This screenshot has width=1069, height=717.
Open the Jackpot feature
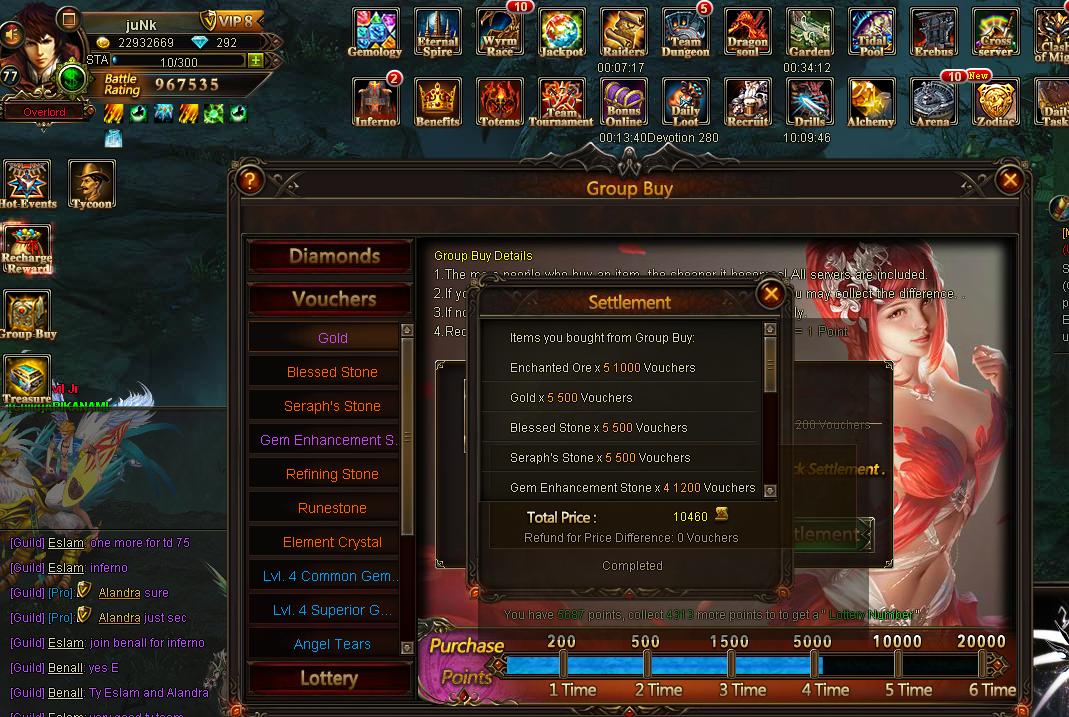tap(562, 33)
